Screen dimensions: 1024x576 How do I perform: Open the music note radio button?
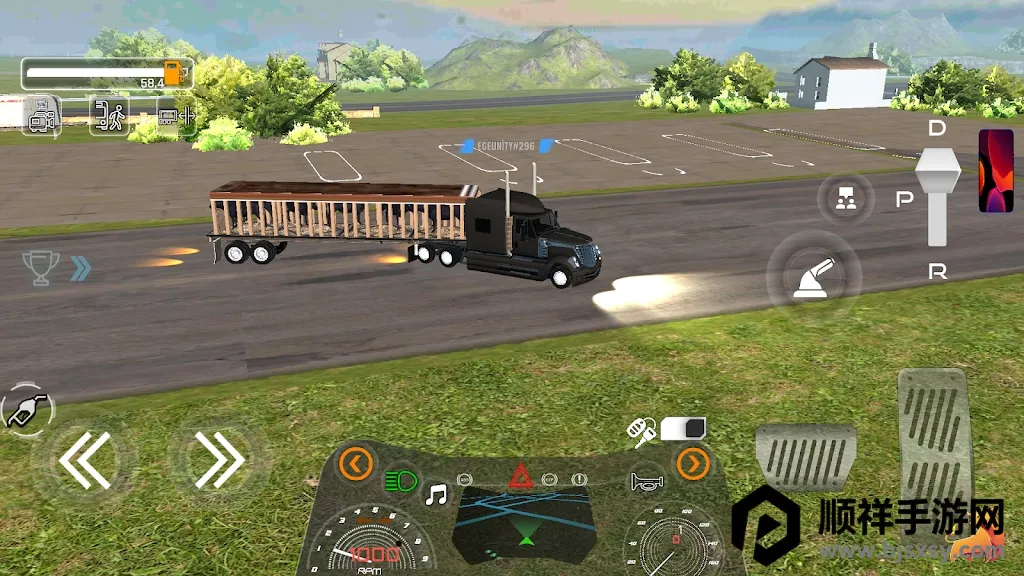(436, 494)
